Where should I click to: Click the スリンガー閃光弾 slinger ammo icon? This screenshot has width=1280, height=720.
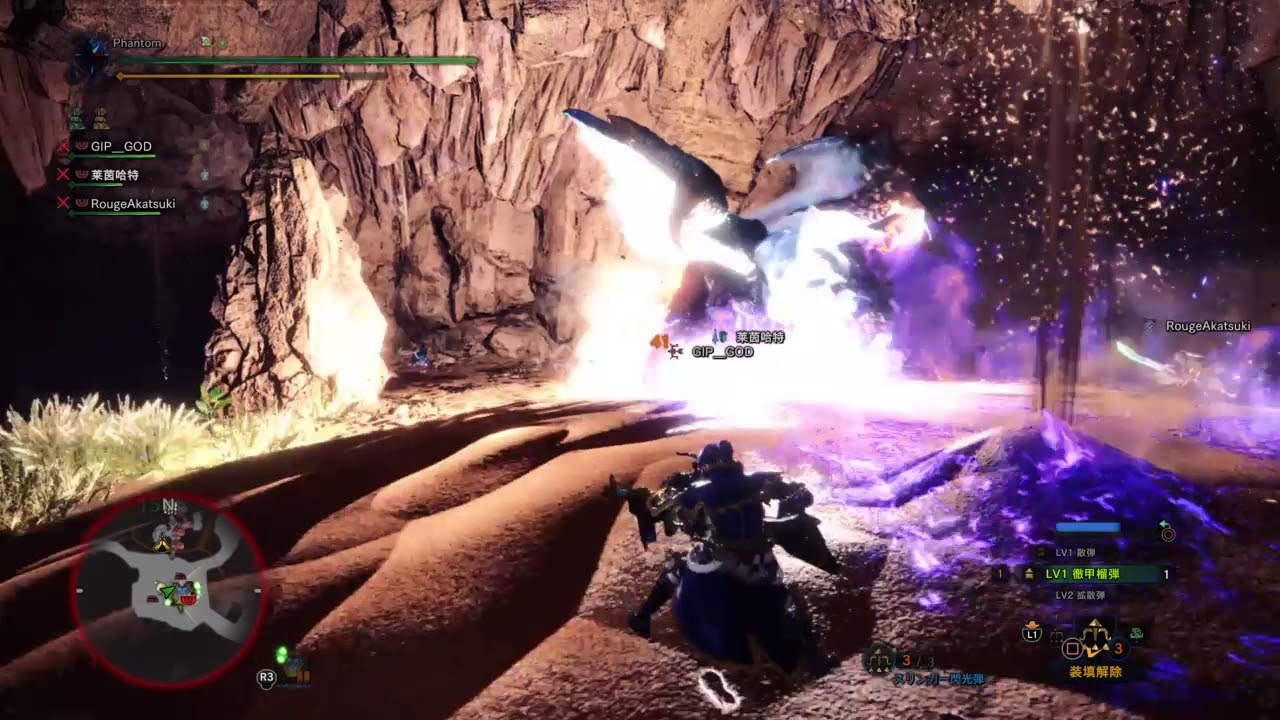point(880,660)
